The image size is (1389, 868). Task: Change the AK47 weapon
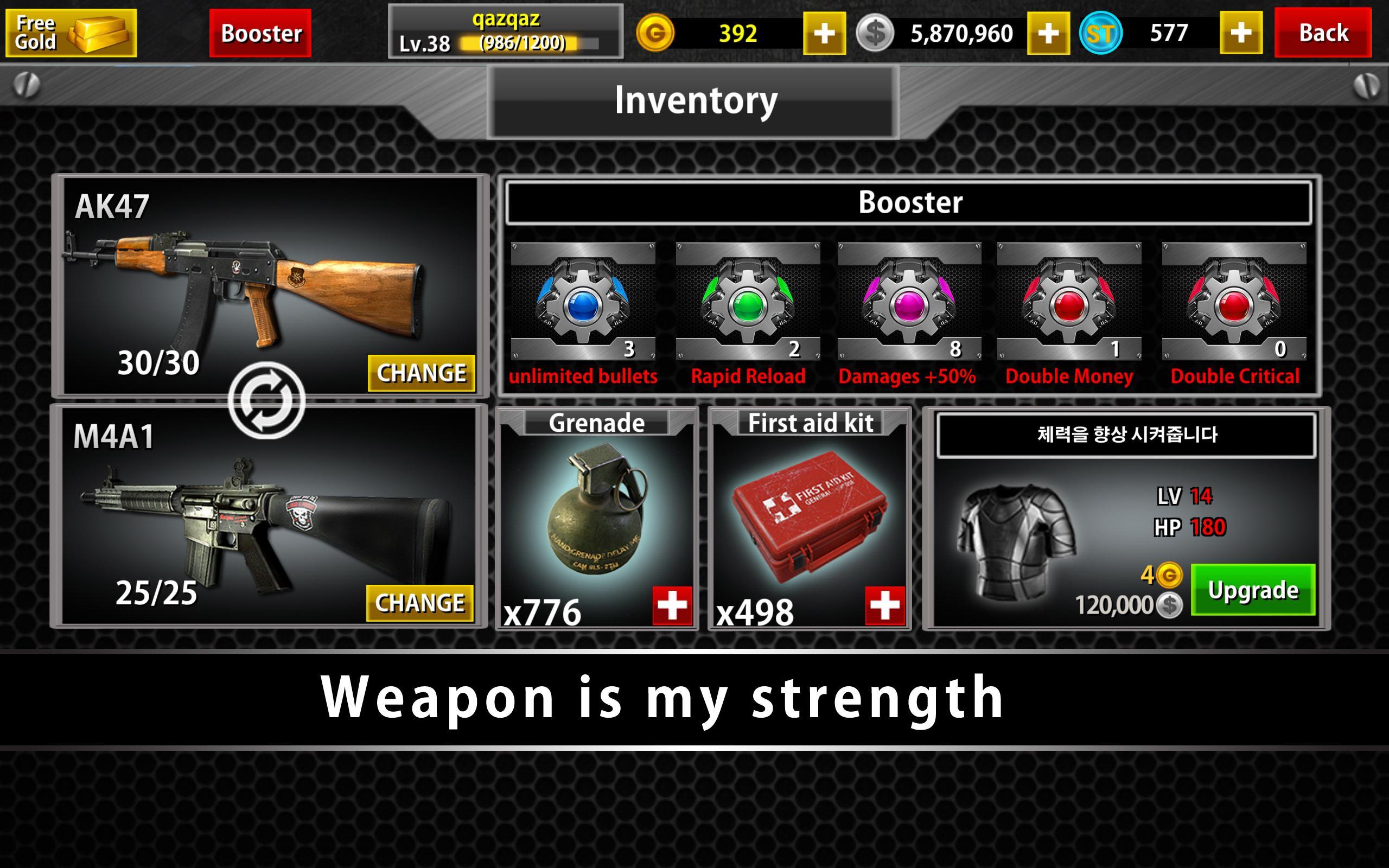click(x=421, y=373)
